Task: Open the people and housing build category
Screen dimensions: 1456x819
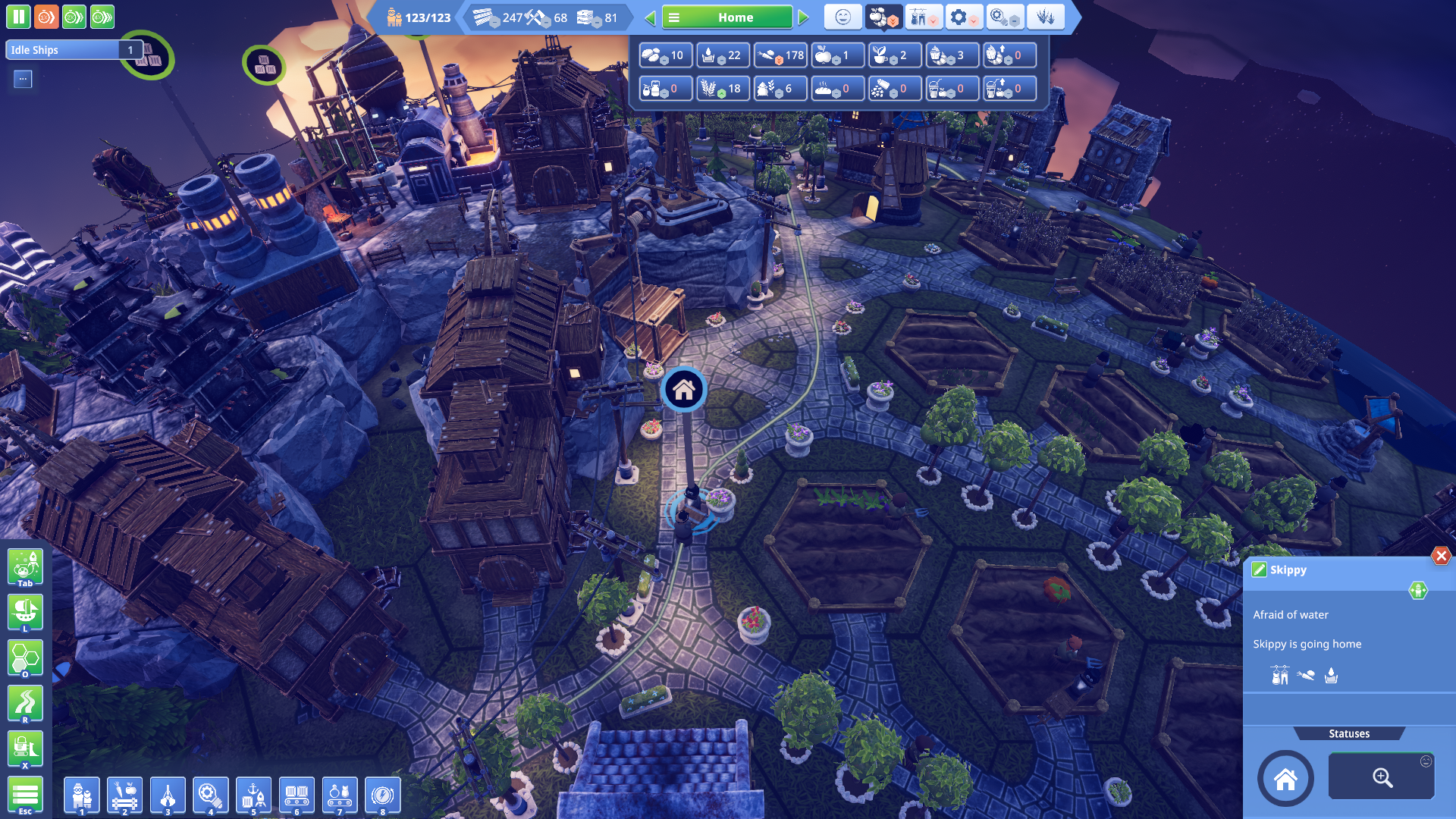Action: [x=82, y=795]
